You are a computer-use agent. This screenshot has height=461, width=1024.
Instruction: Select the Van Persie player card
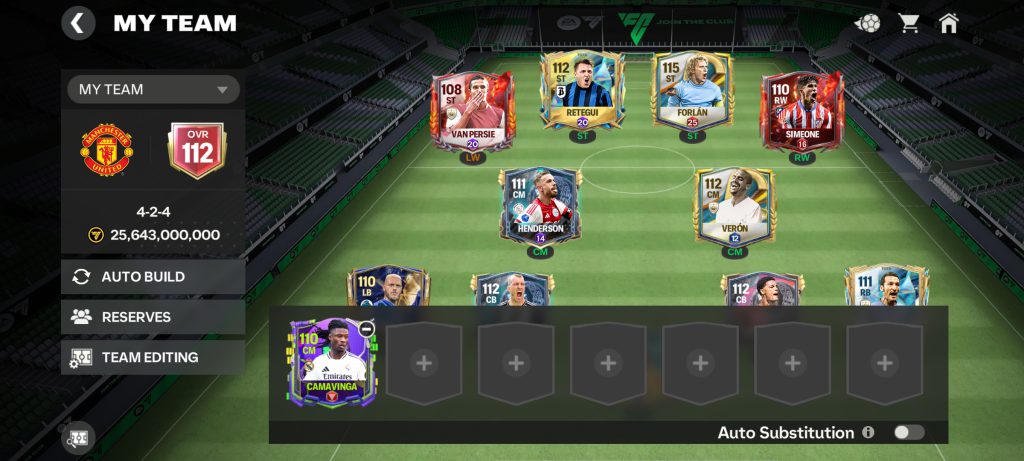pos(471,110)
